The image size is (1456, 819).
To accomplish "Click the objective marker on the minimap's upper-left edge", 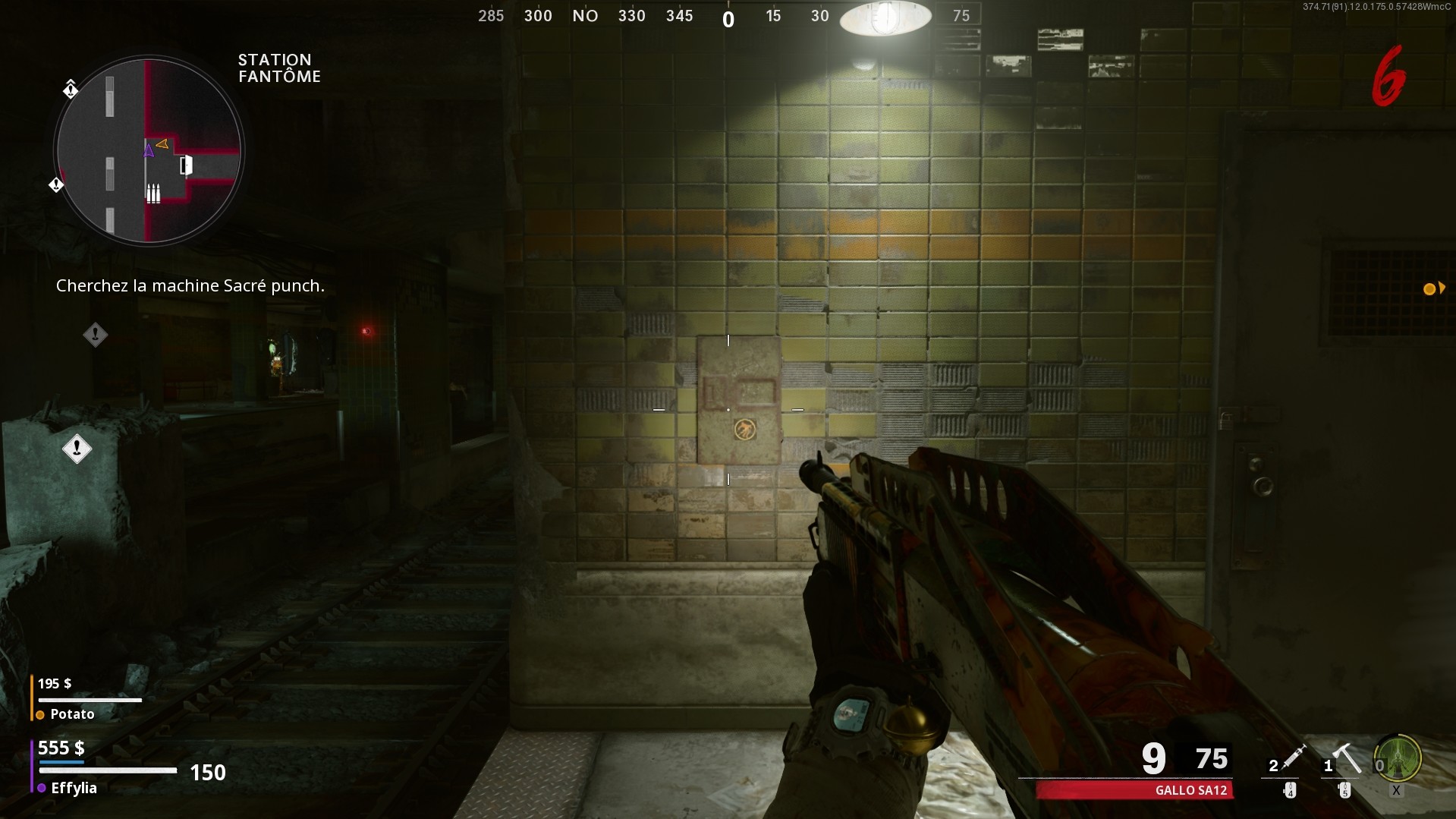I will (x=71, y=90).
